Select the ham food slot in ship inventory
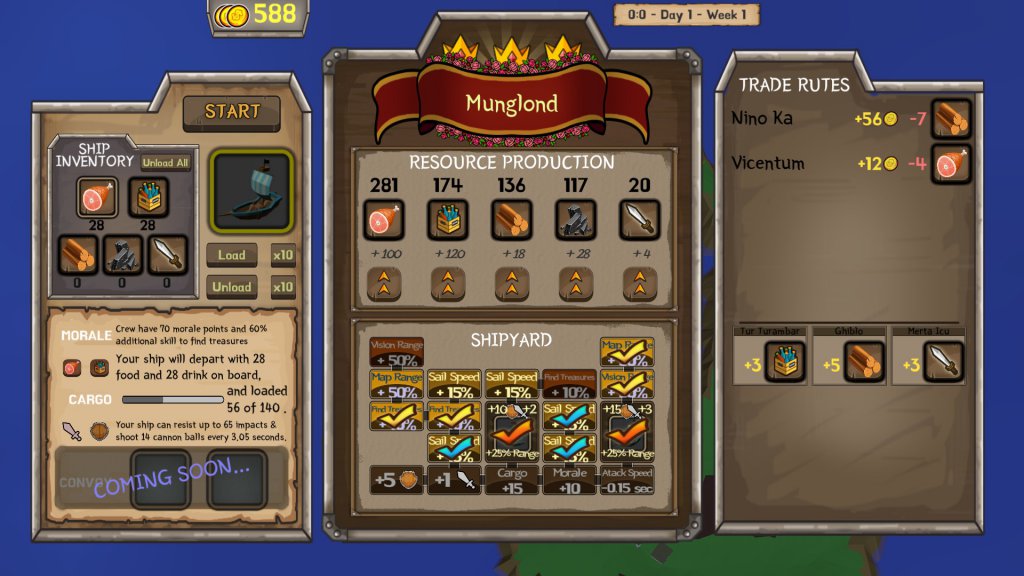Screen dimensions: 1024x576 point(97,198)
